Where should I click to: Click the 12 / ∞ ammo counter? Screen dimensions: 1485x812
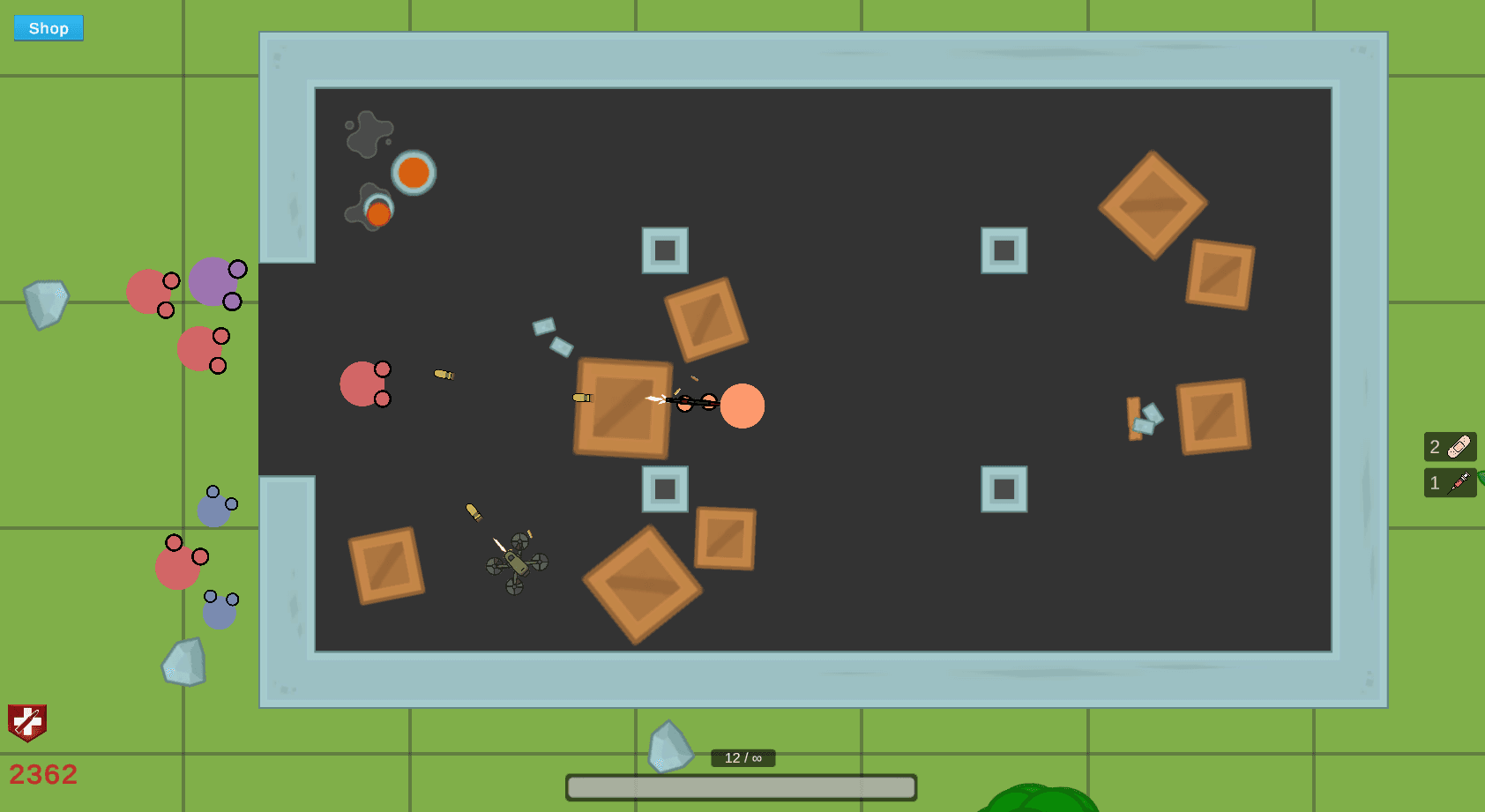[x=742, y=756]
